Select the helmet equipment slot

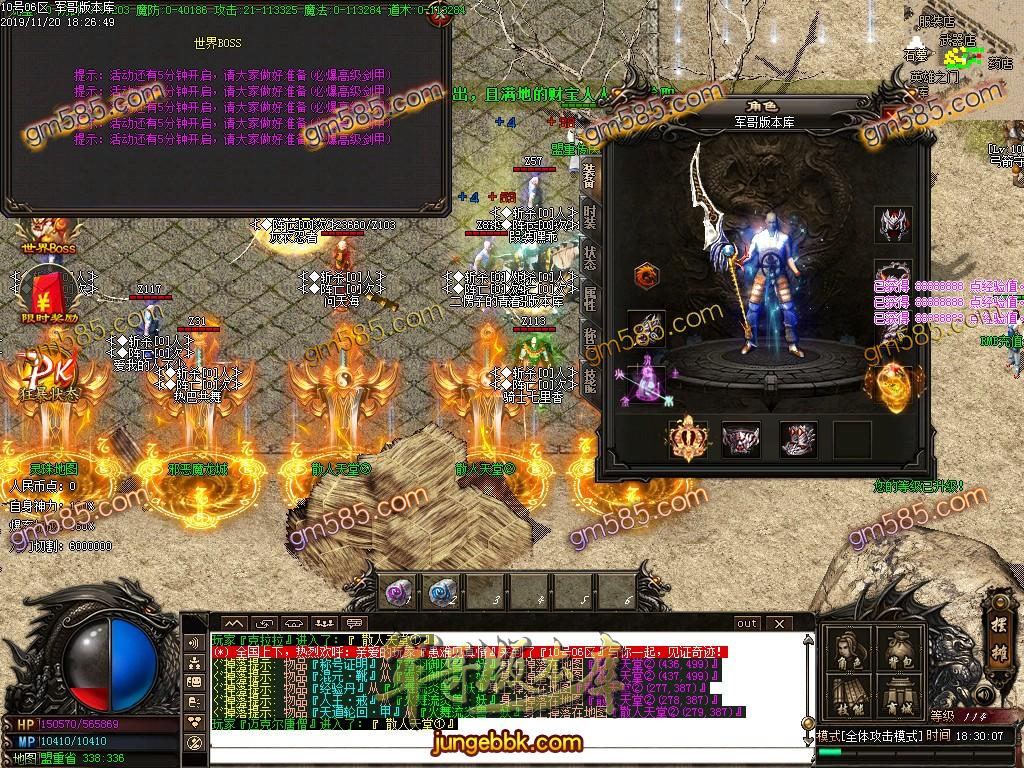coord(892,224)
